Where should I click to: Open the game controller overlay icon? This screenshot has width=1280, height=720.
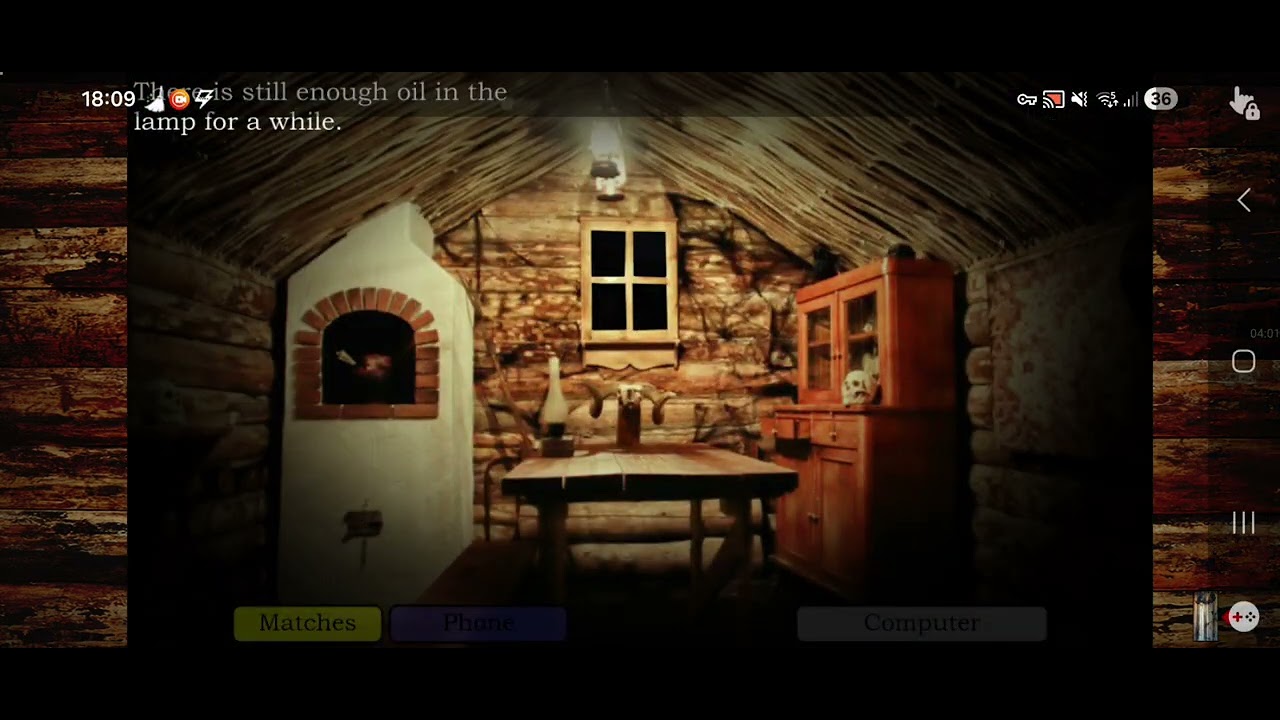click(x=1243, y=617)
